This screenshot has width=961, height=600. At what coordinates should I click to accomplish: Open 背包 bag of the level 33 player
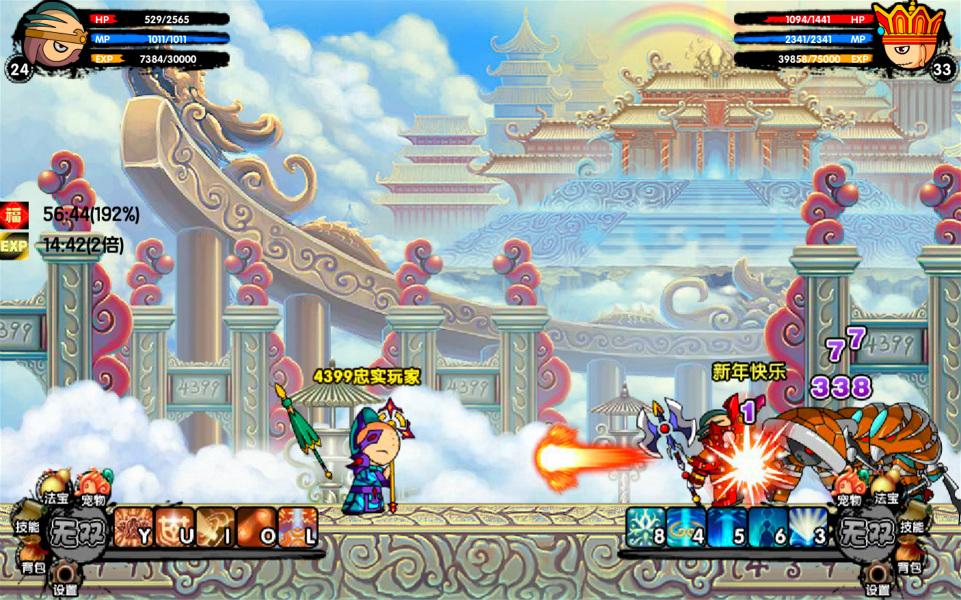909,566
